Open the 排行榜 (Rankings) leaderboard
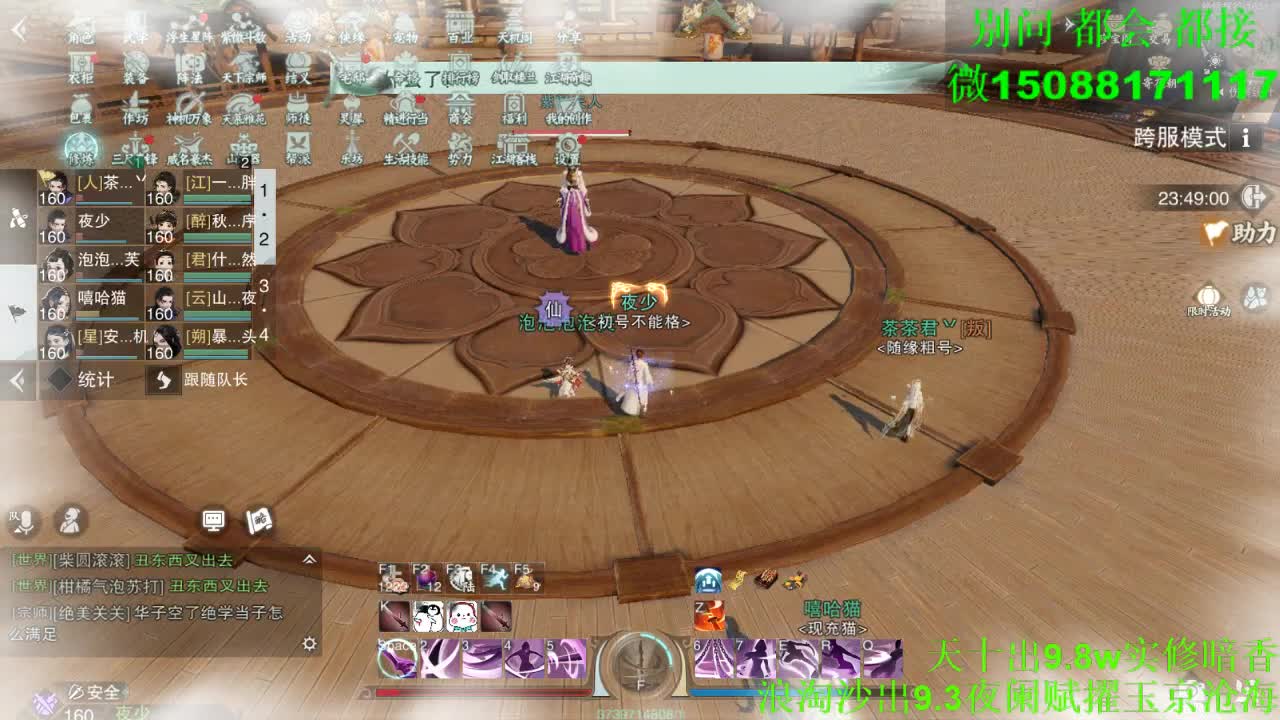This screenshot has height=720, width=1280. tap(460, 70)
